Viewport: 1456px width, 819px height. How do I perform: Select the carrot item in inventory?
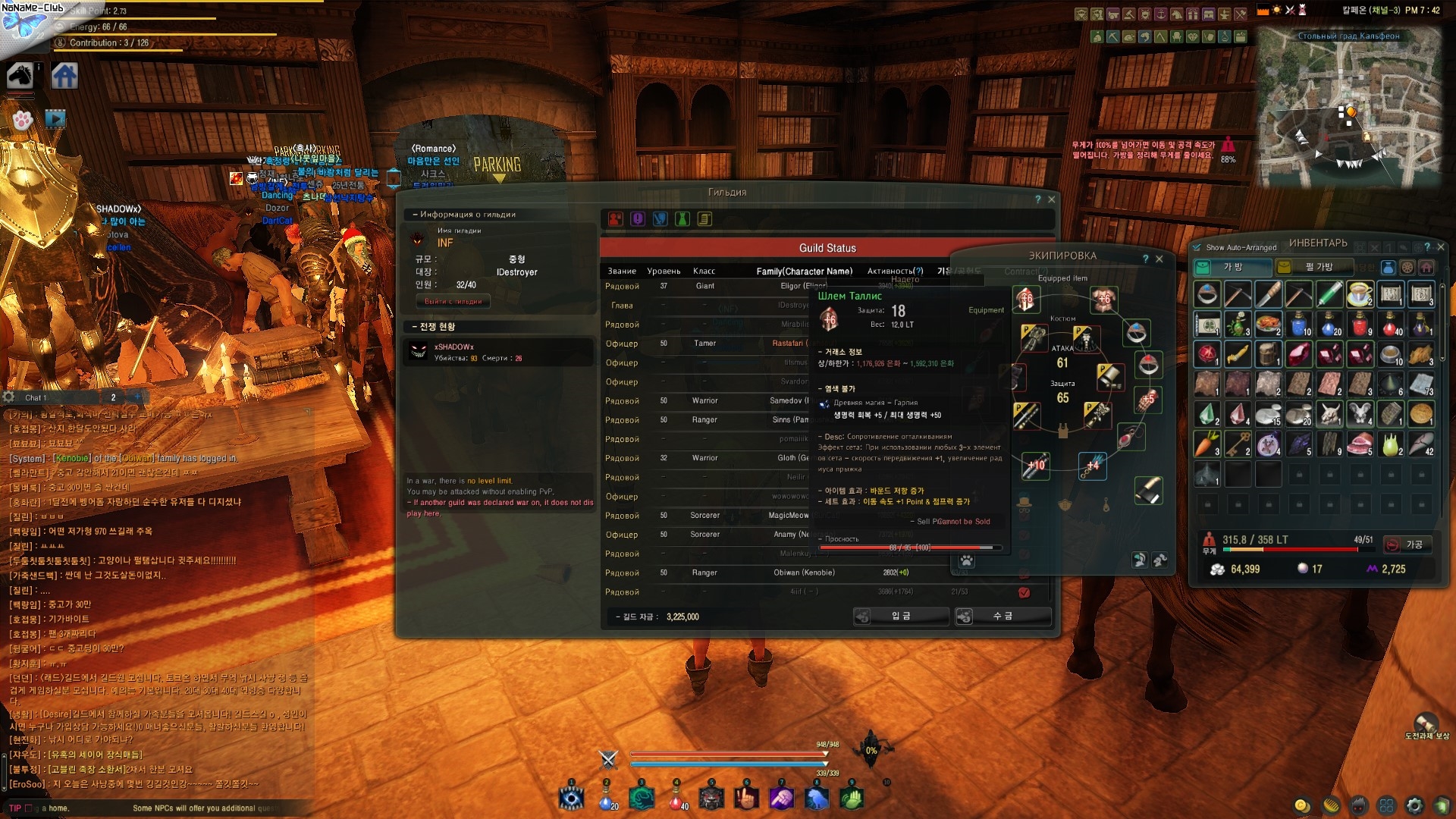pyautogui.click(x=1207, y=444)
